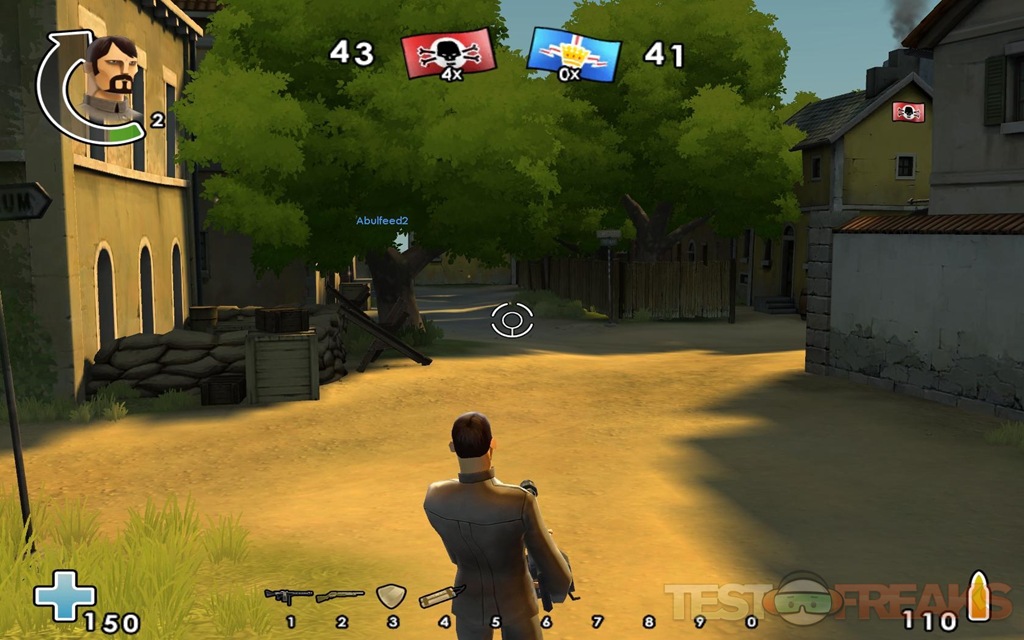Activate the shield-shaped item in slot 3
The width and height of the screenshot is (1024, 640).
coord(390,597)
